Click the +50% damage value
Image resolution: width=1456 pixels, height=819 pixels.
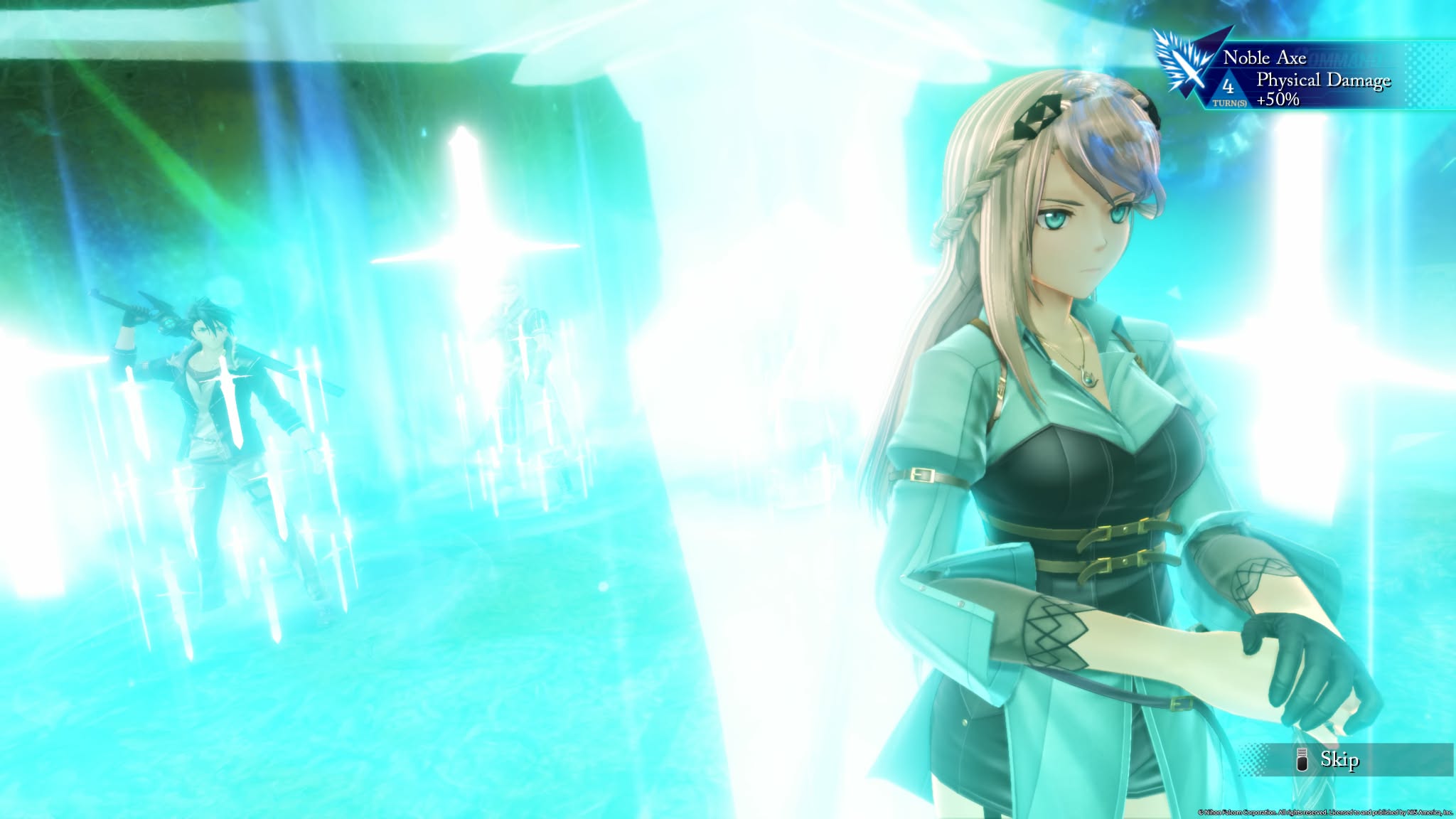[x=1280, y=101]
